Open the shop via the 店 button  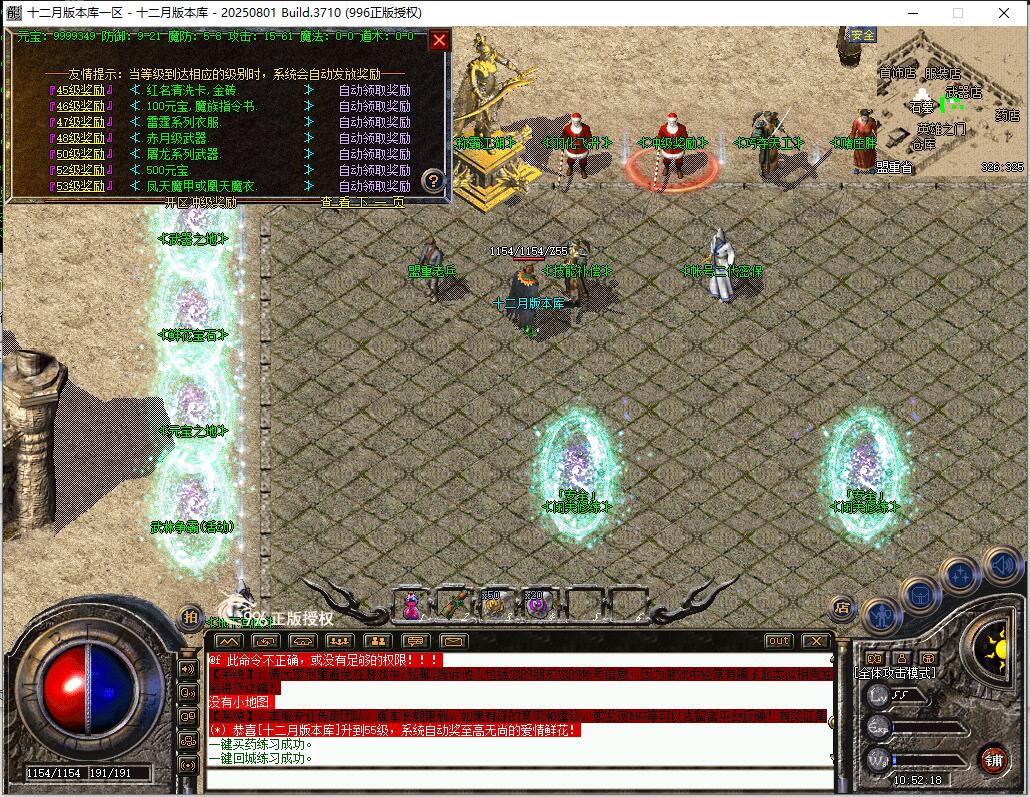841,607
